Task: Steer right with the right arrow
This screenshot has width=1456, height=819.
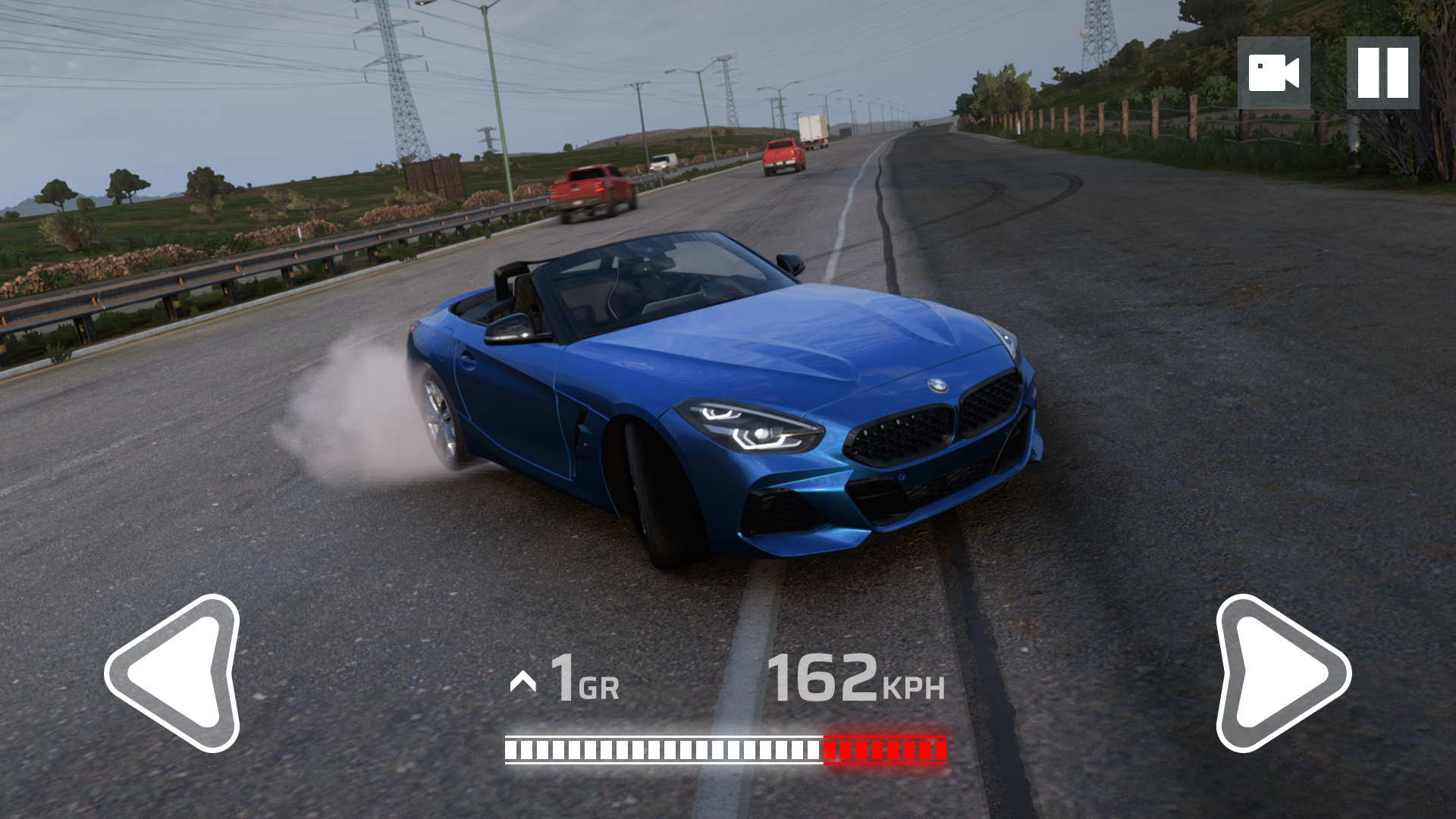Action: (1280, 673)
